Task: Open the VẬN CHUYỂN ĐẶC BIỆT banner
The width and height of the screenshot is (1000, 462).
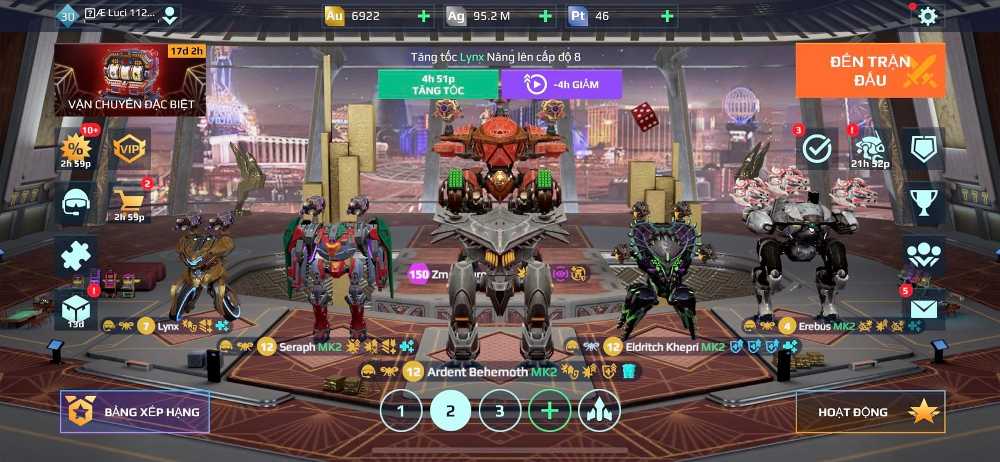Action: (x=130, y=80)
